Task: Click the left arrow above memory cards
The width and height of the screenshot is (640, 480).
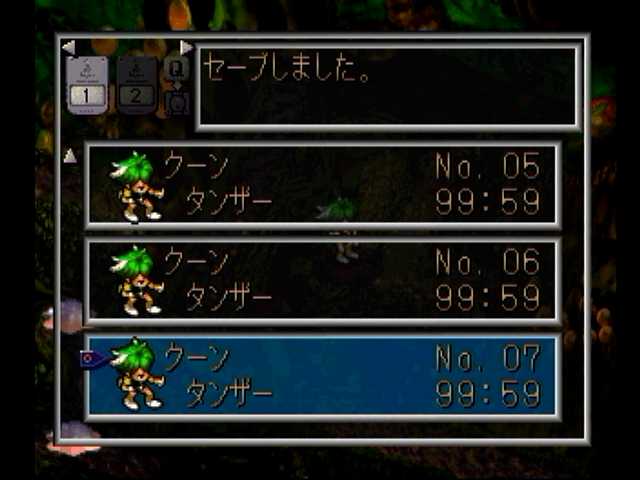Action: [x=68, y=47]
